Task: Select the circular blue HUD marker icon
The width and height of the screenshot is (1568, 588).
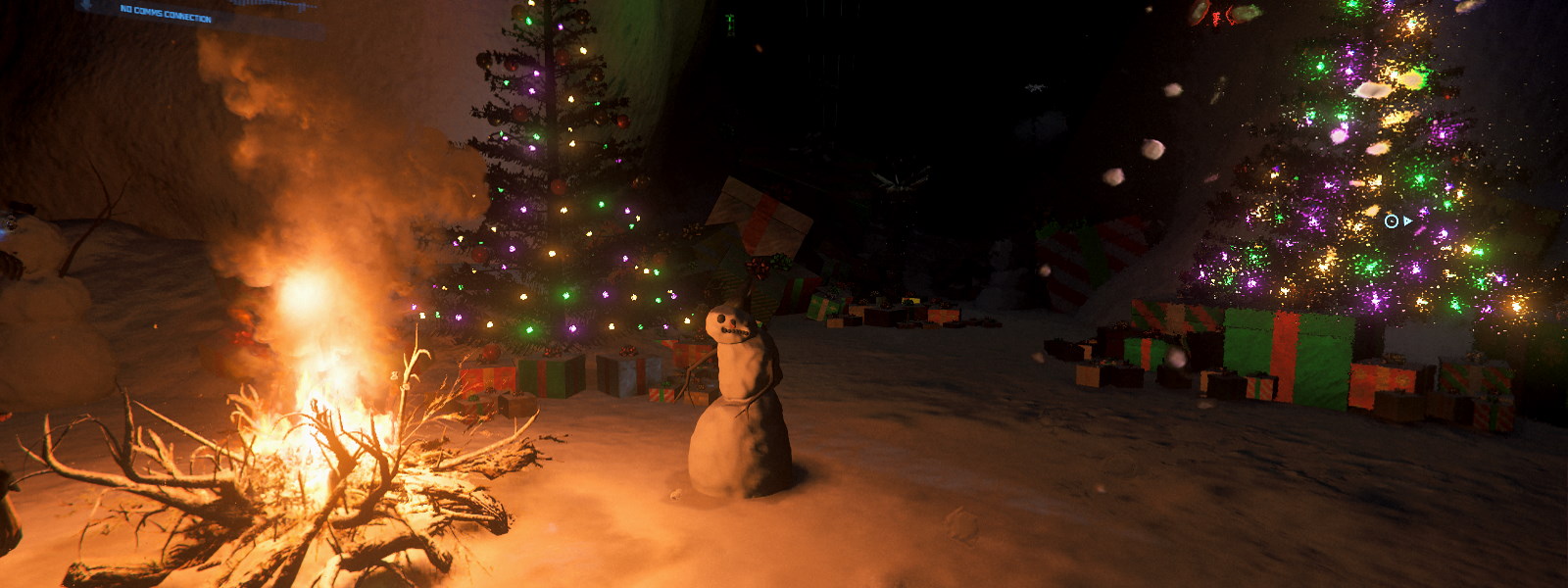Action: pyautogui.click(x=1391, y=221)
